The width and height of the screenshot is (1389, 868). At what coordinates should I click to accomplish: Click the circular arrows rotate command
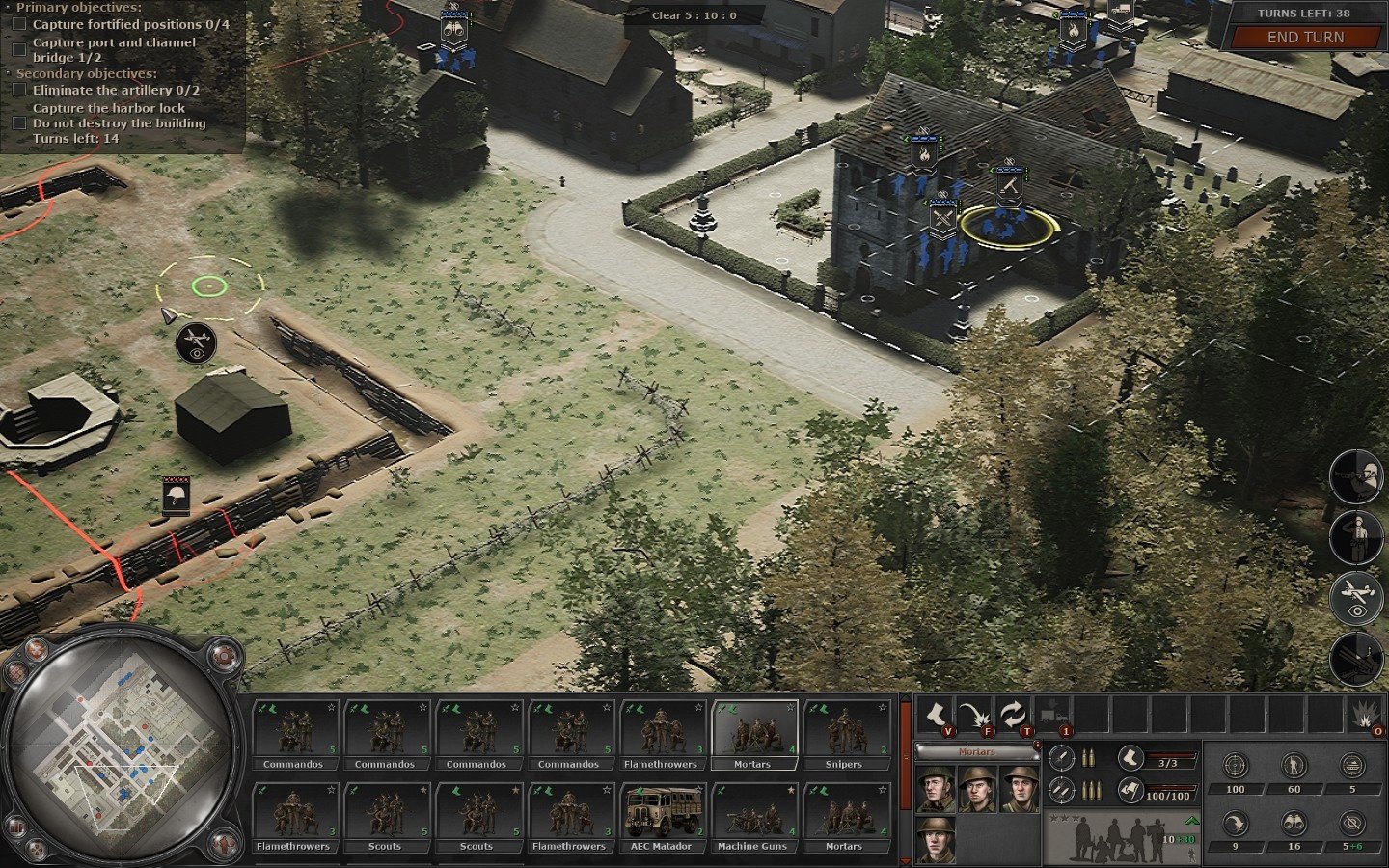click(1011, 716)
